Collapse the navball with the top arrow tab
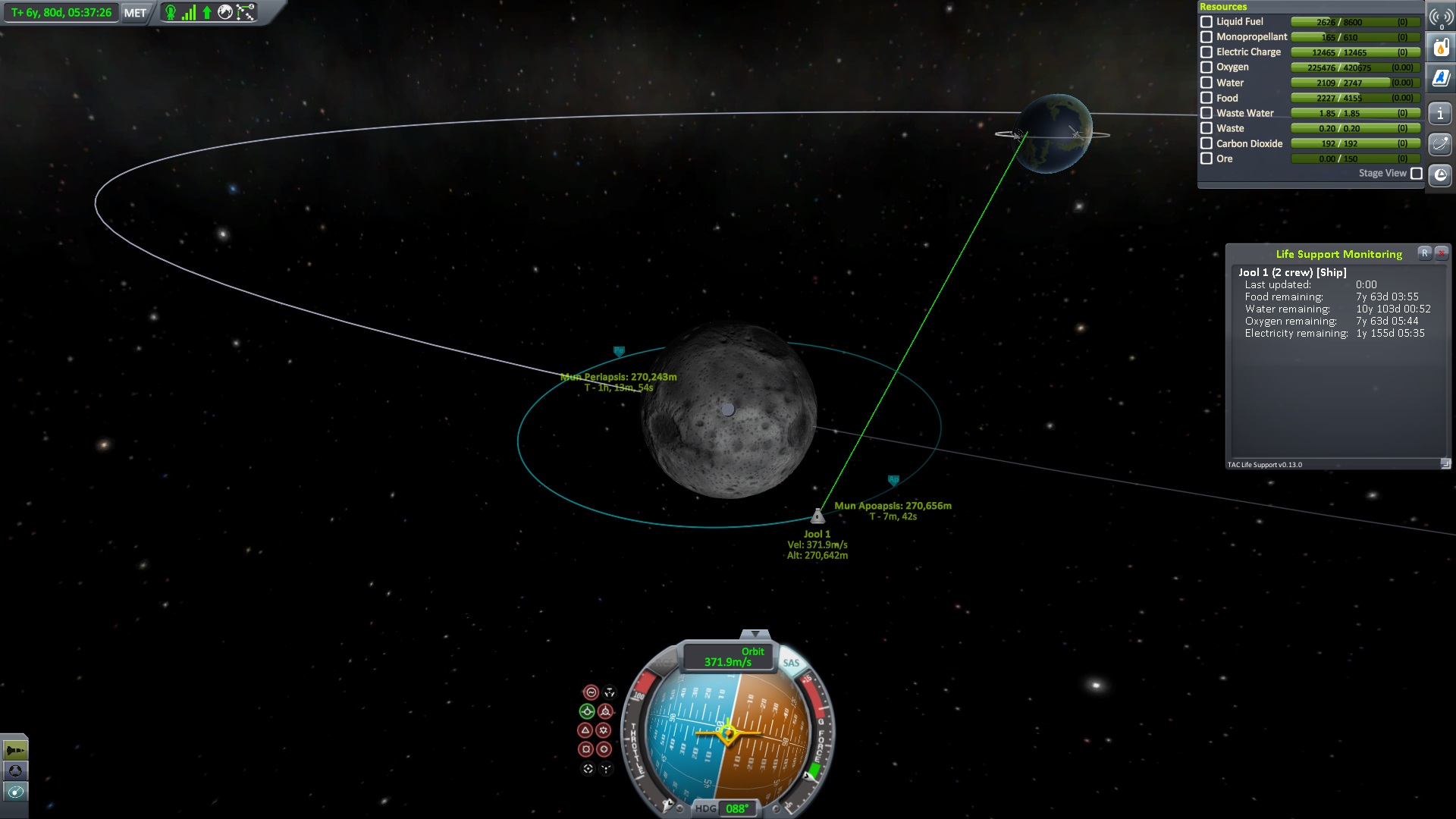1456x819 pixels. tap(755, 634)
